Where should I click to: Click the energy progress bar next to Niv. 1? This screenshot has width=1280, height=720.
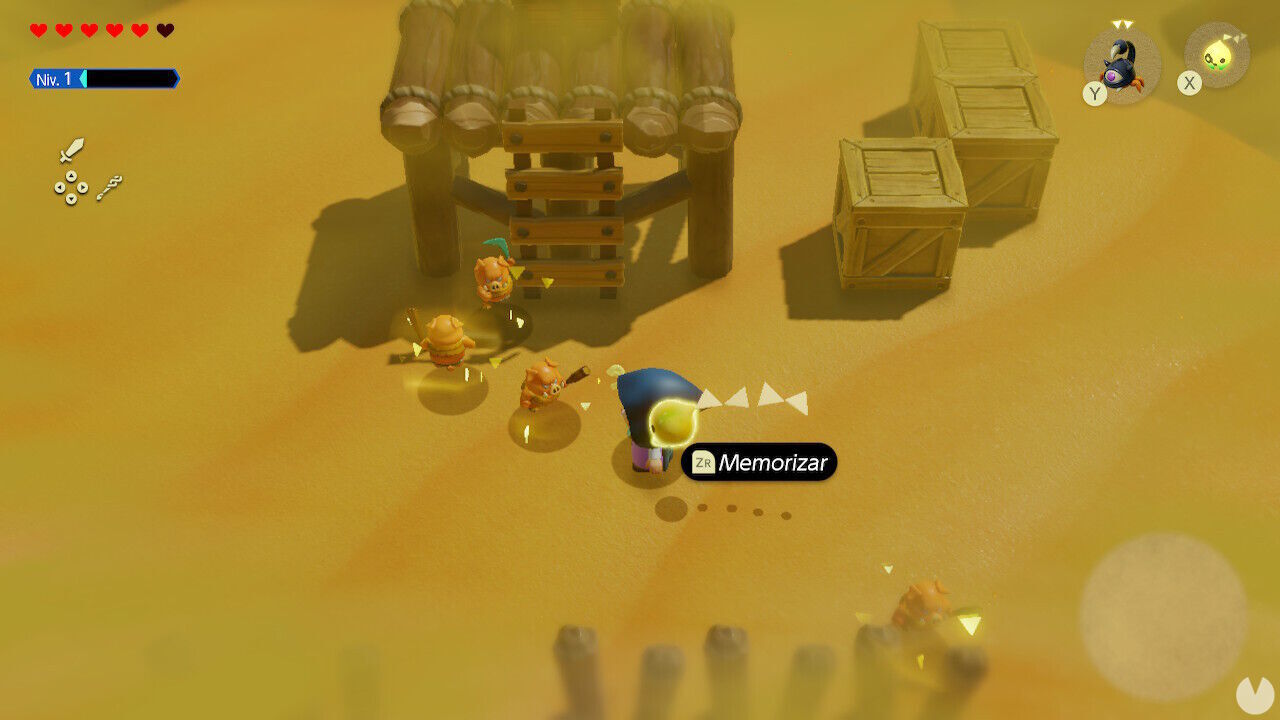[125, 78]
